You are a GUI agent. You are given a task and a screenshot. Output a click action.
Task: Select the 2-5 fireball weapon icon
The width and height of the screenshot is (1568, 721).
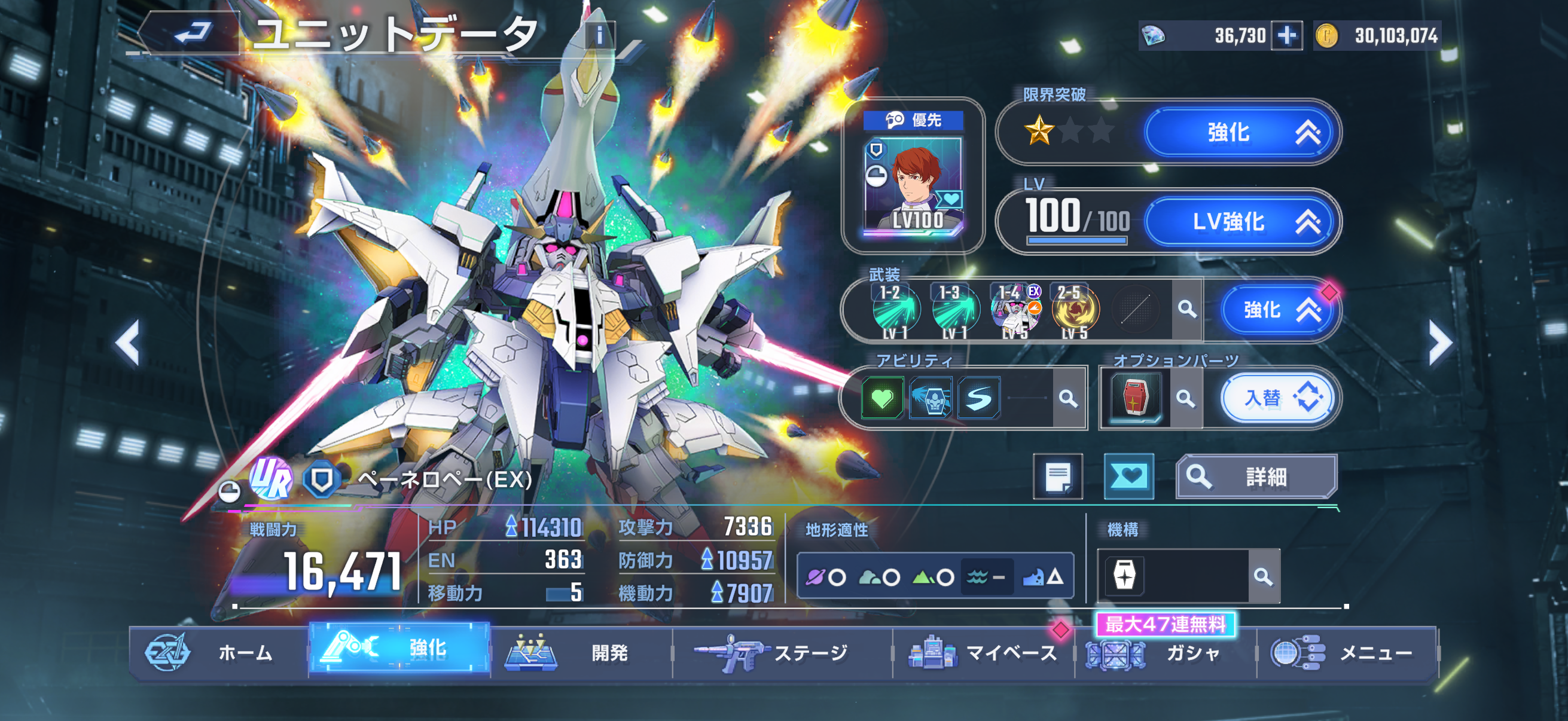(x=1075, y=310)
